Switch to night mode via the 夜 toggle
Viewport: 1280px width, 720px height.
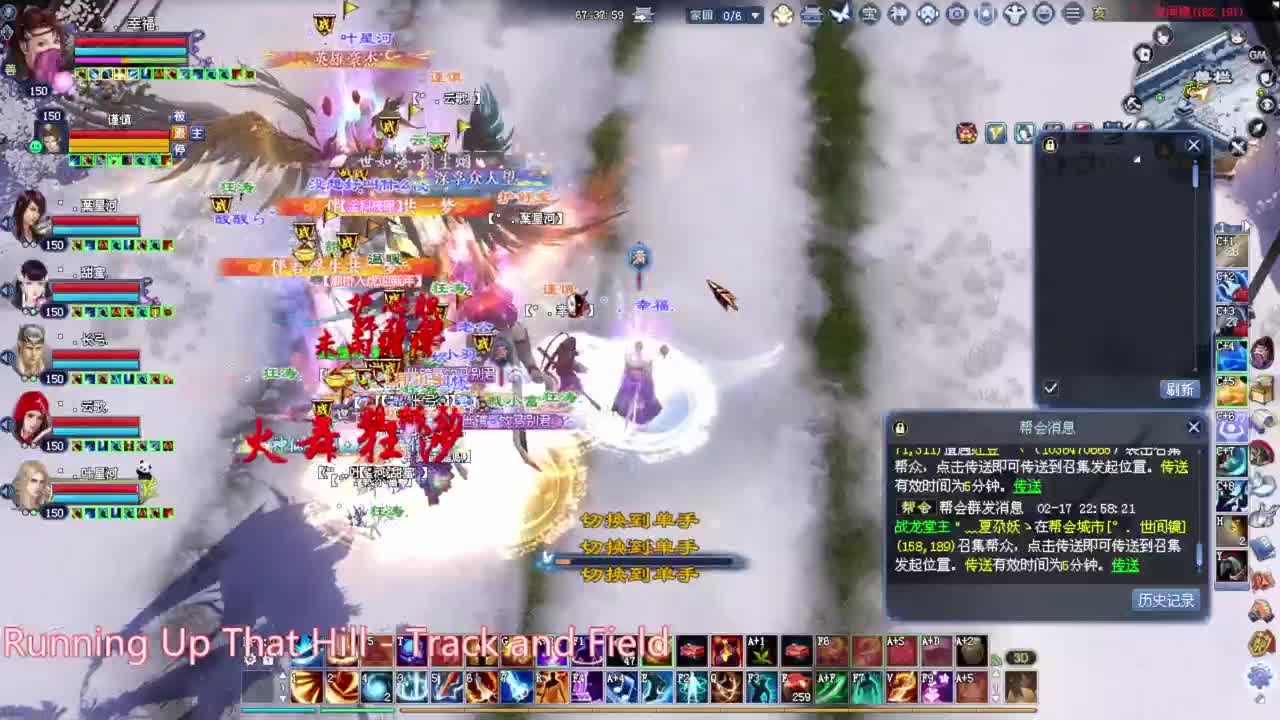(x=1097, y=16)
